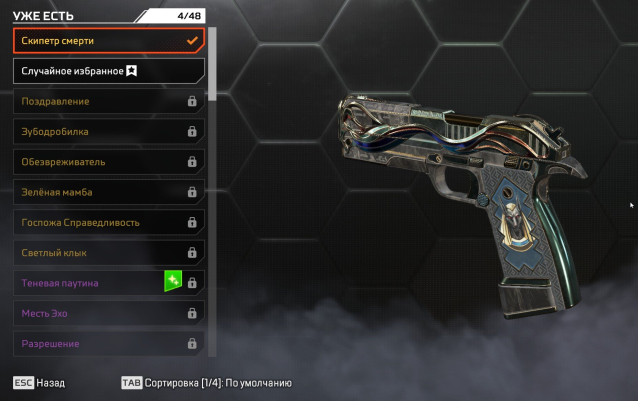Click the green badge on Теневая паутина
This screenshot has height=401, width=638.
172,281
